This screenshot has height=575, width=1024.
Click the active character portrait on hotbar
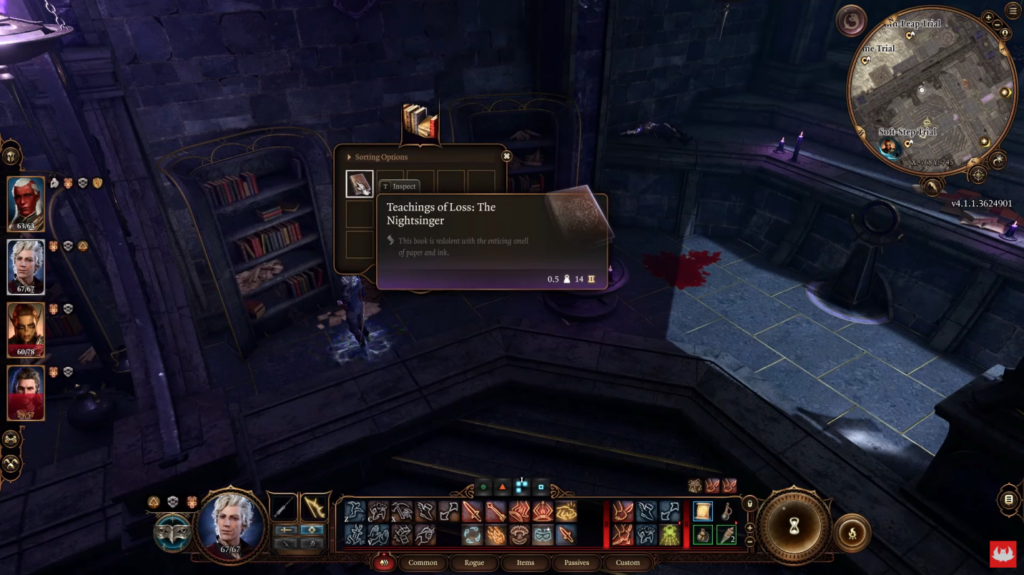coord(231,521)
